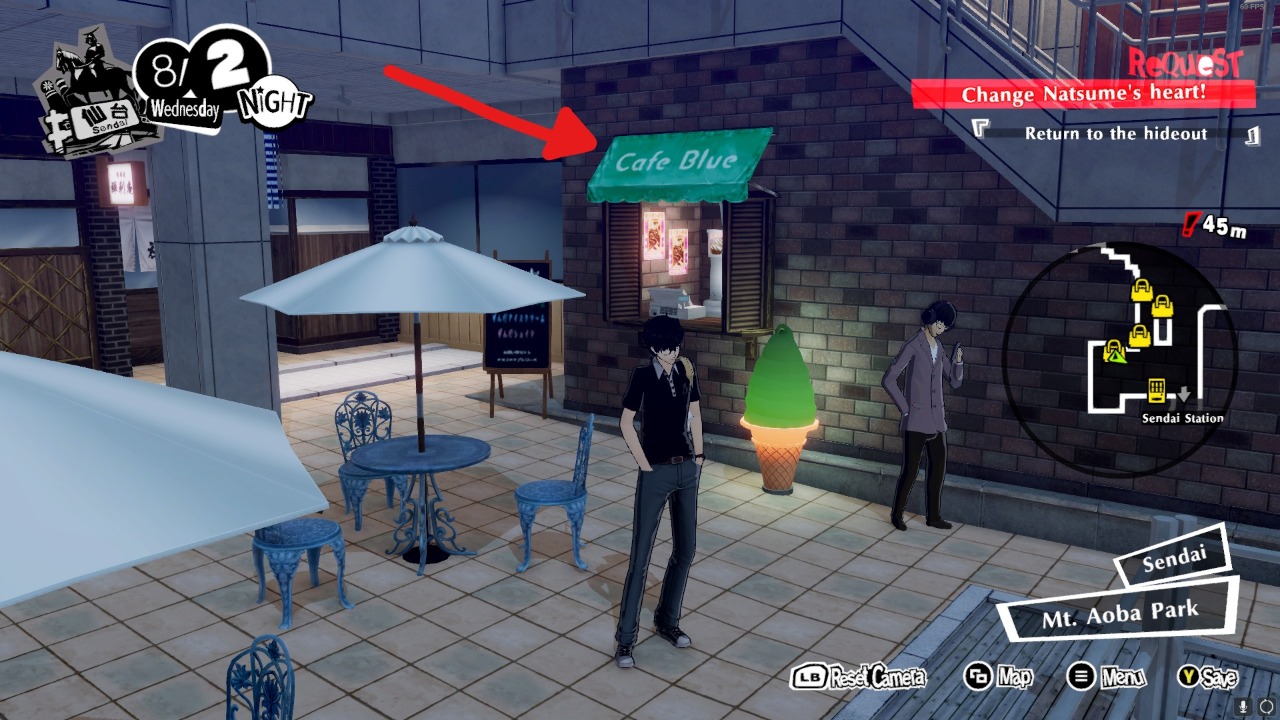
Task: Open the Change Natsume's heart request banner
Action: click(1083, 95)
